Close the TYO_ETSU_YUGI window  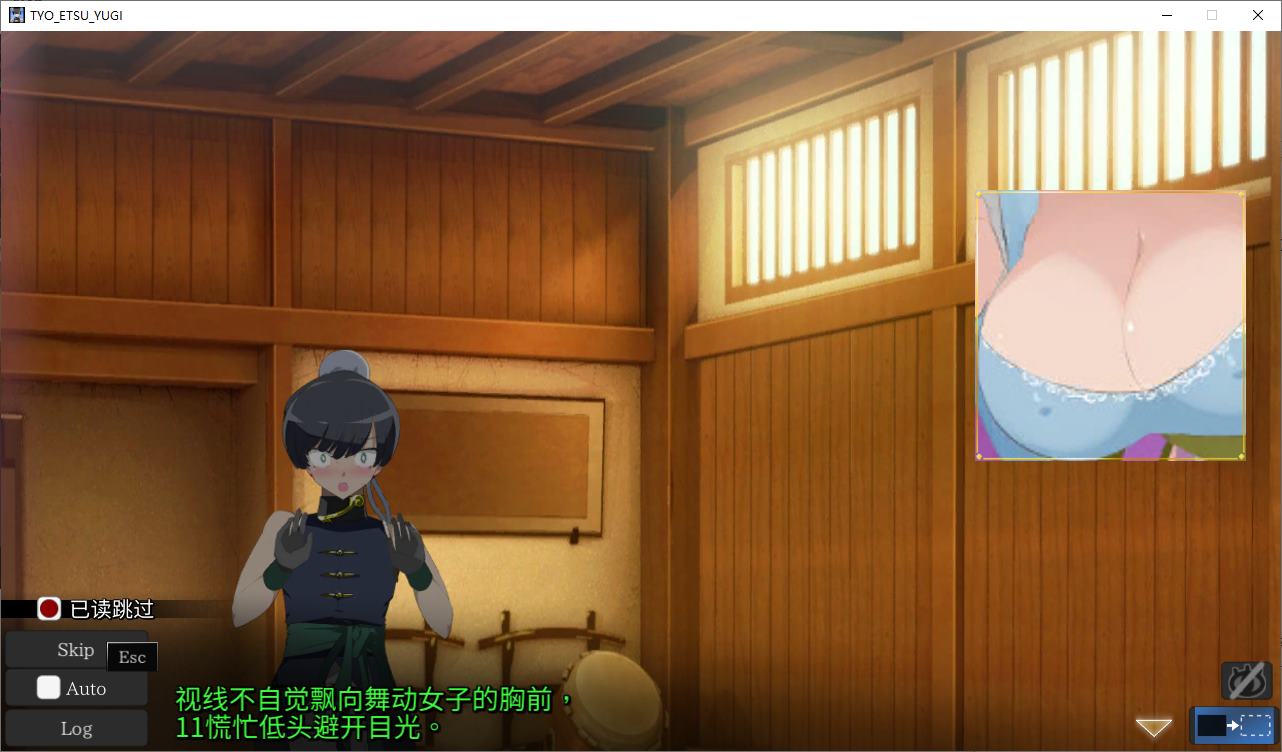[1257, 15]
